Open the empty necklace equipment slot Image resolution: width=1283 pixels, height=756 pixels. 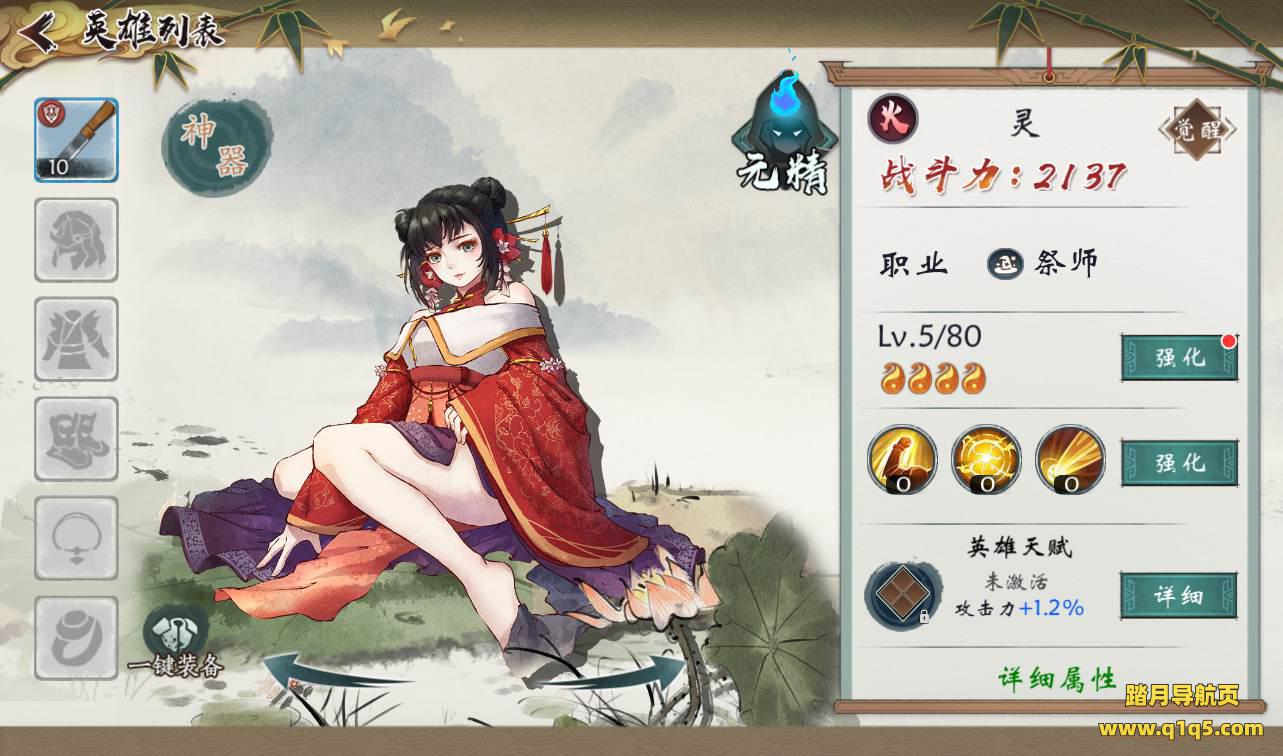(x=76, y=539)
